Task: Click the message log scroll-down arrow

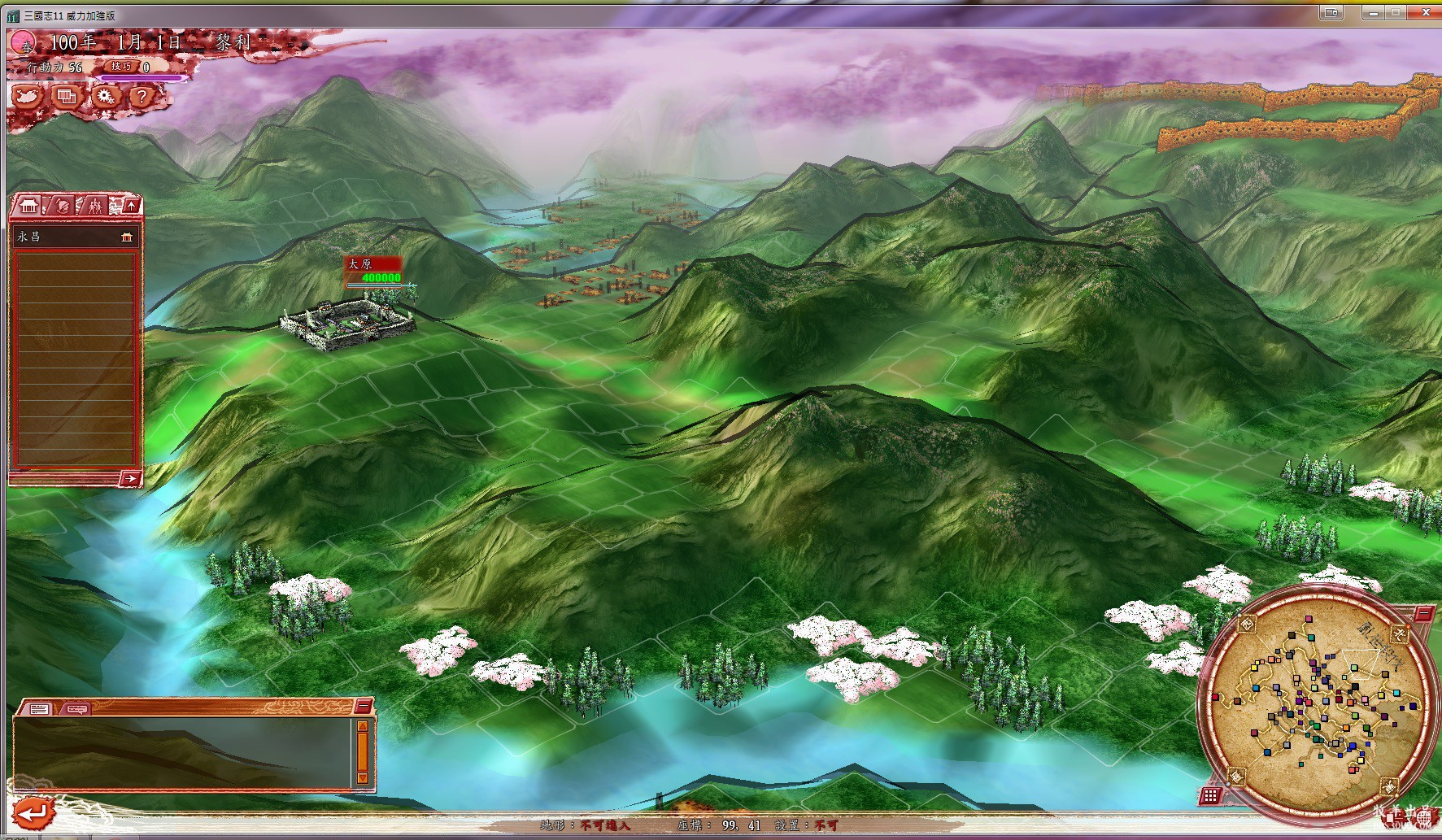Action: [363, 778]
